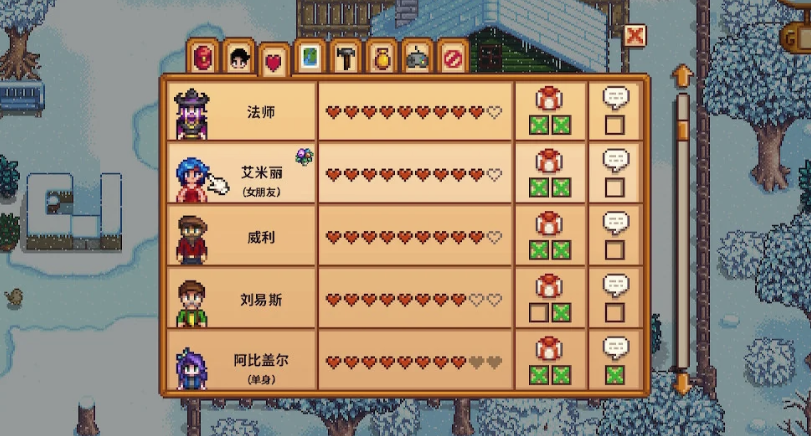
Task: Click the scroll down arrow
Action: [683, 383]
